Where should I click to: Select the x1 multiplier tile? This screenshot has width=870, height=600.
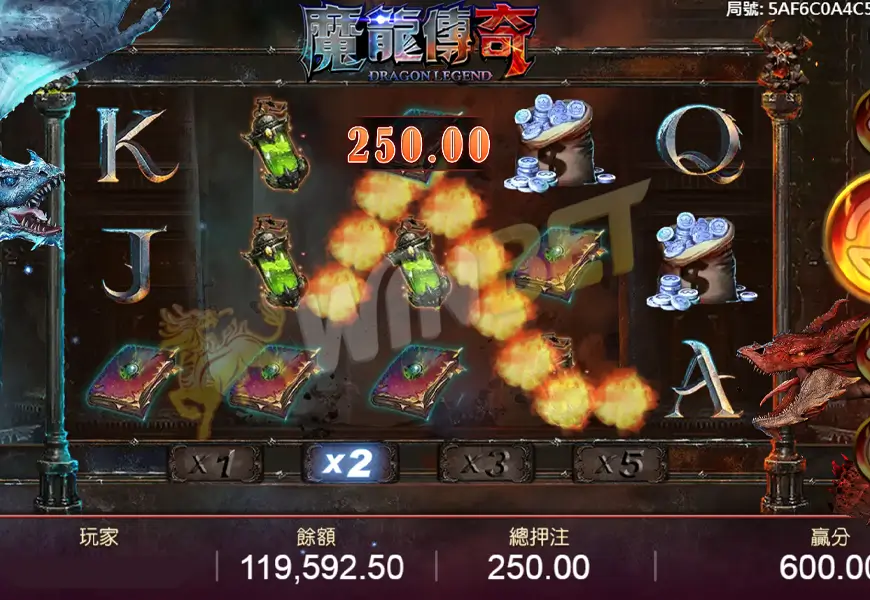(215, 463)
